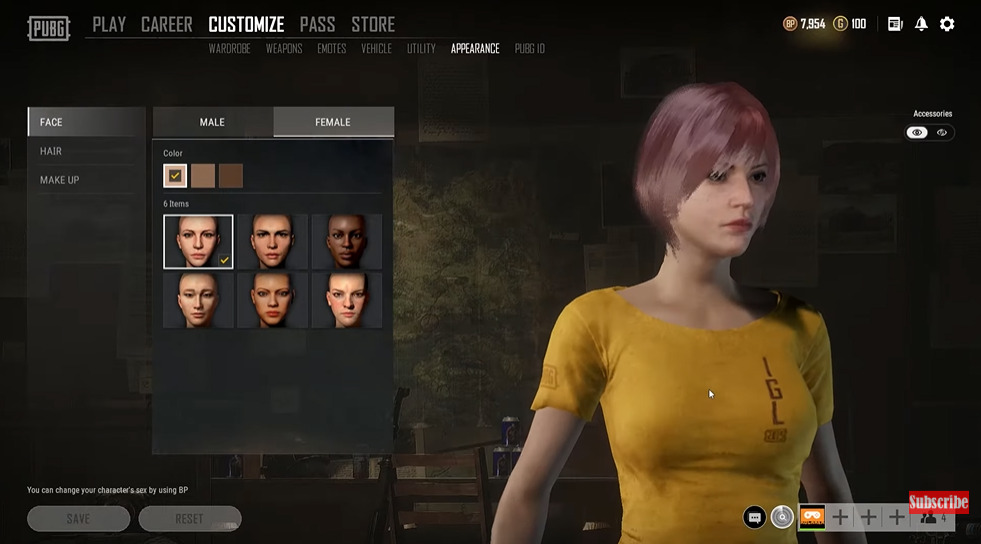Open notifications bell icon
This screenshot has width=981, height=544.
pyautogui.click(x=921, y=24)
